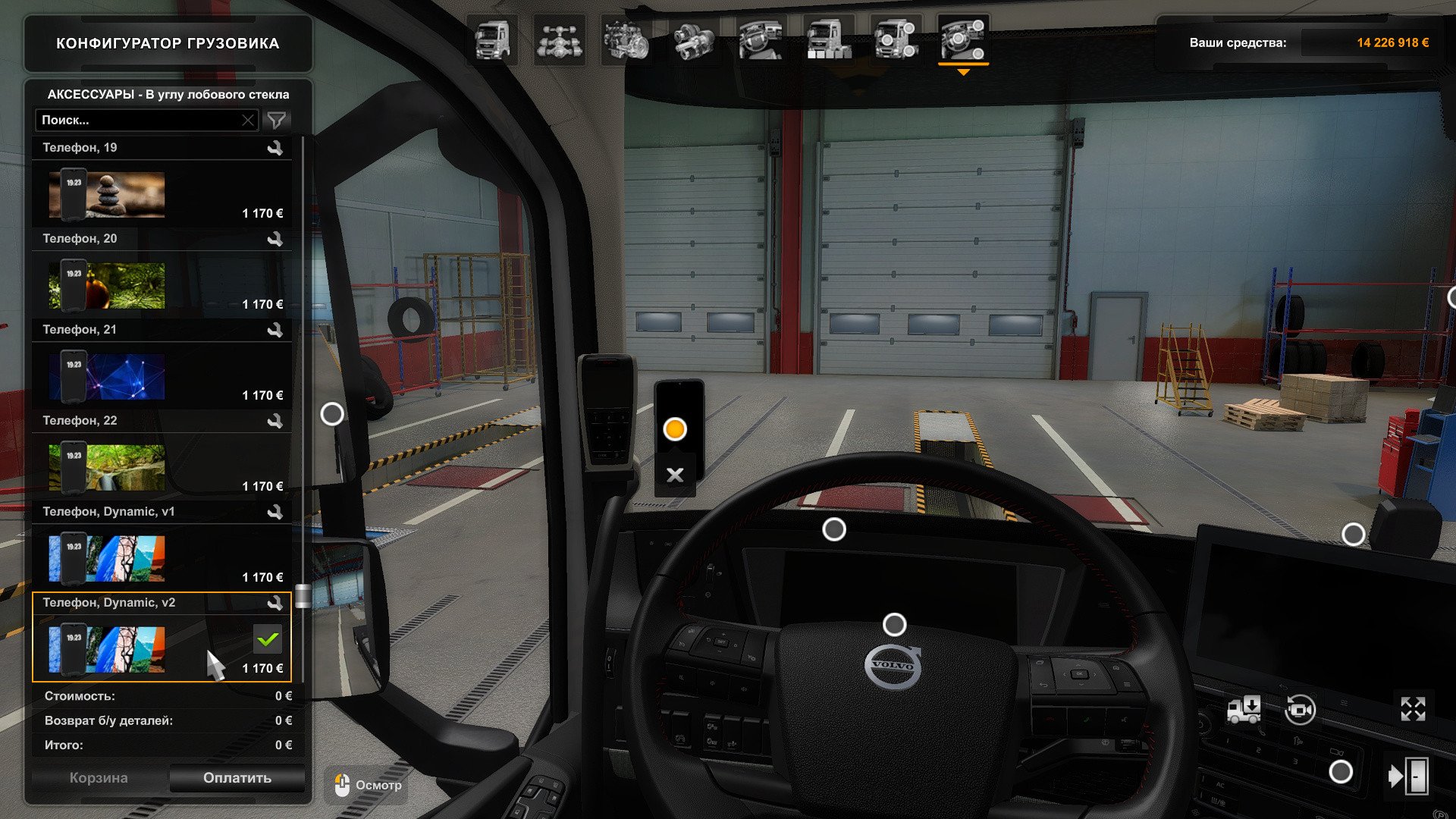Open the engine category tab
The width and height of the screenshot is (1456, 819).
click(626, 40)
